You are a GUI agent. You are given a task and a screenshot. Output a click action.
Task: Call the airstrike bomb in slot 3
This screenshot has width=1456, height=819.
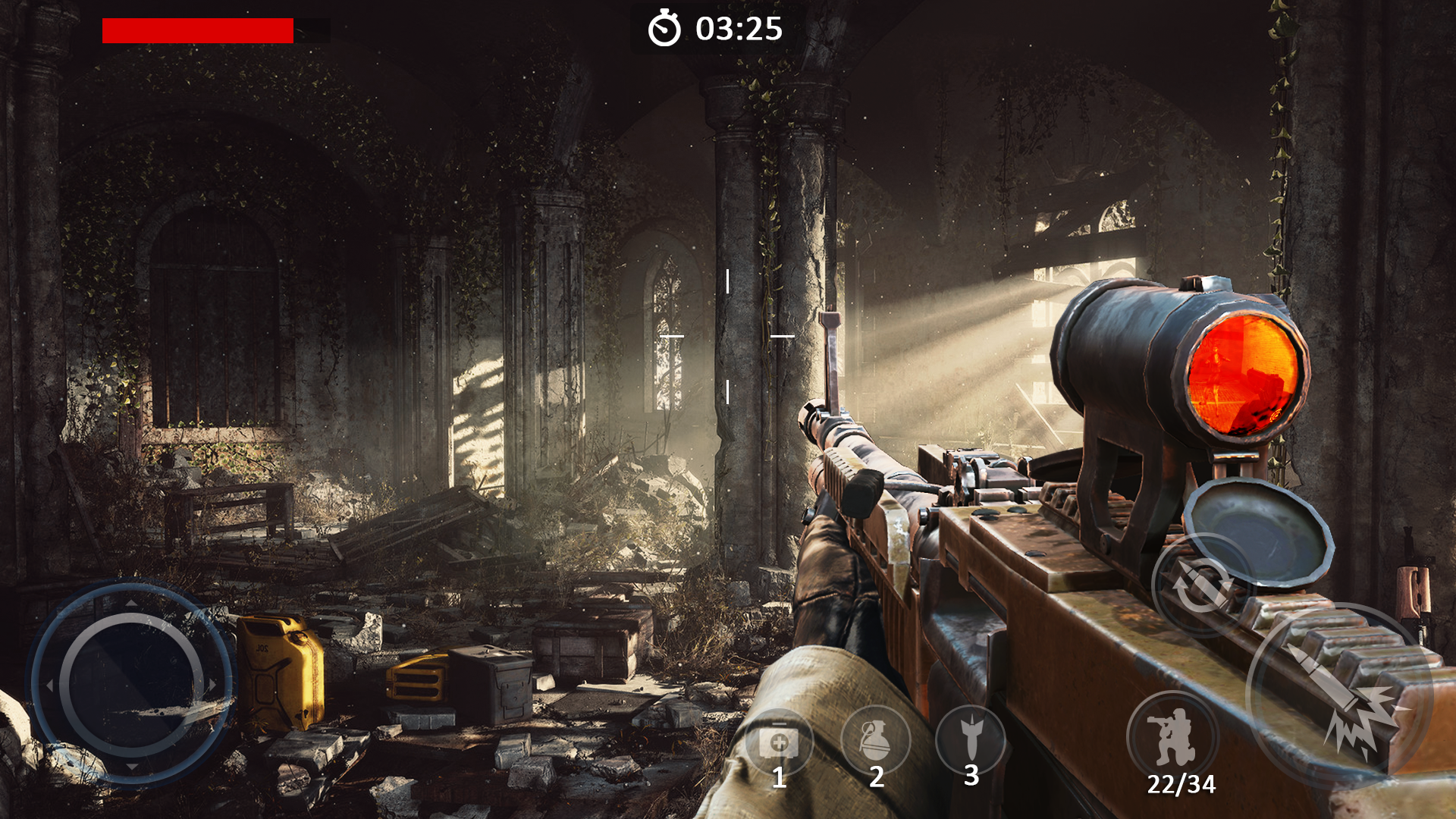tap(971, 739)
